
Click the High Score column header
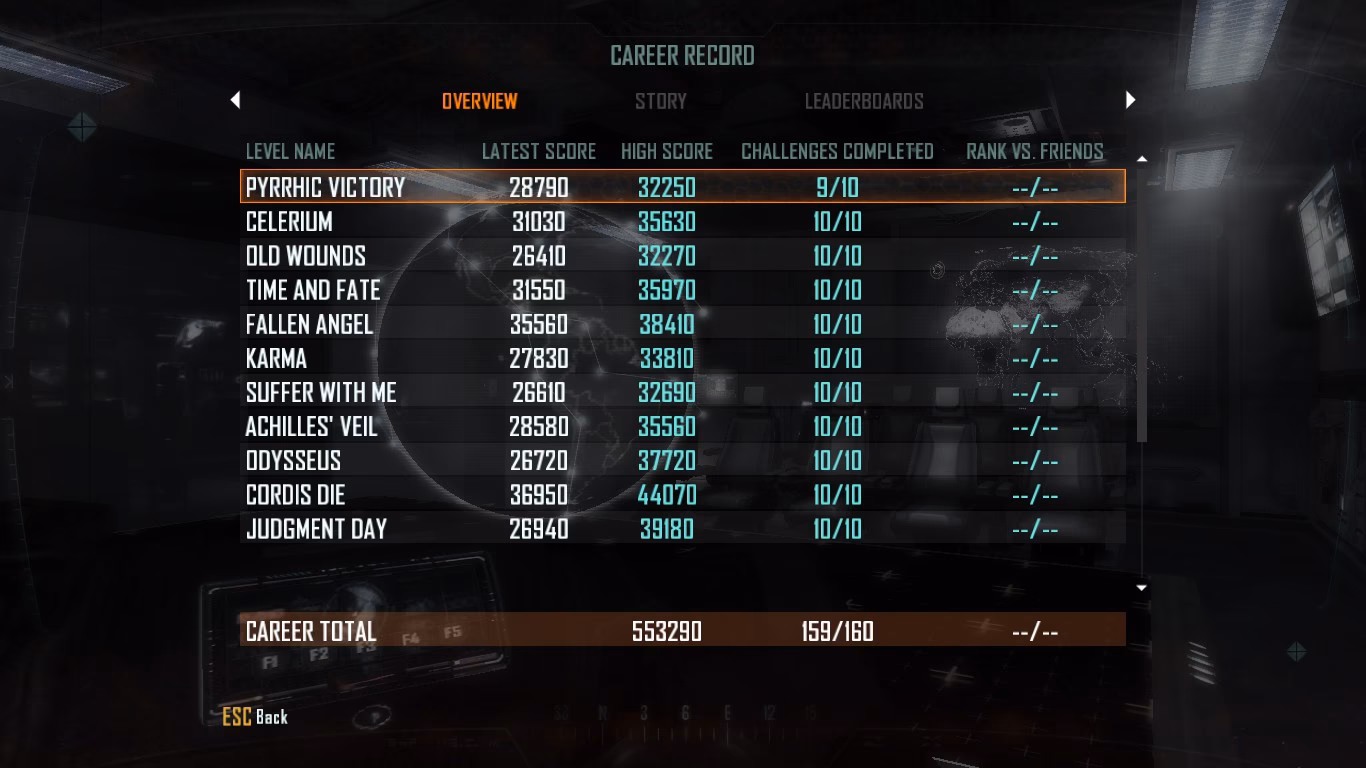pos(665,151)
